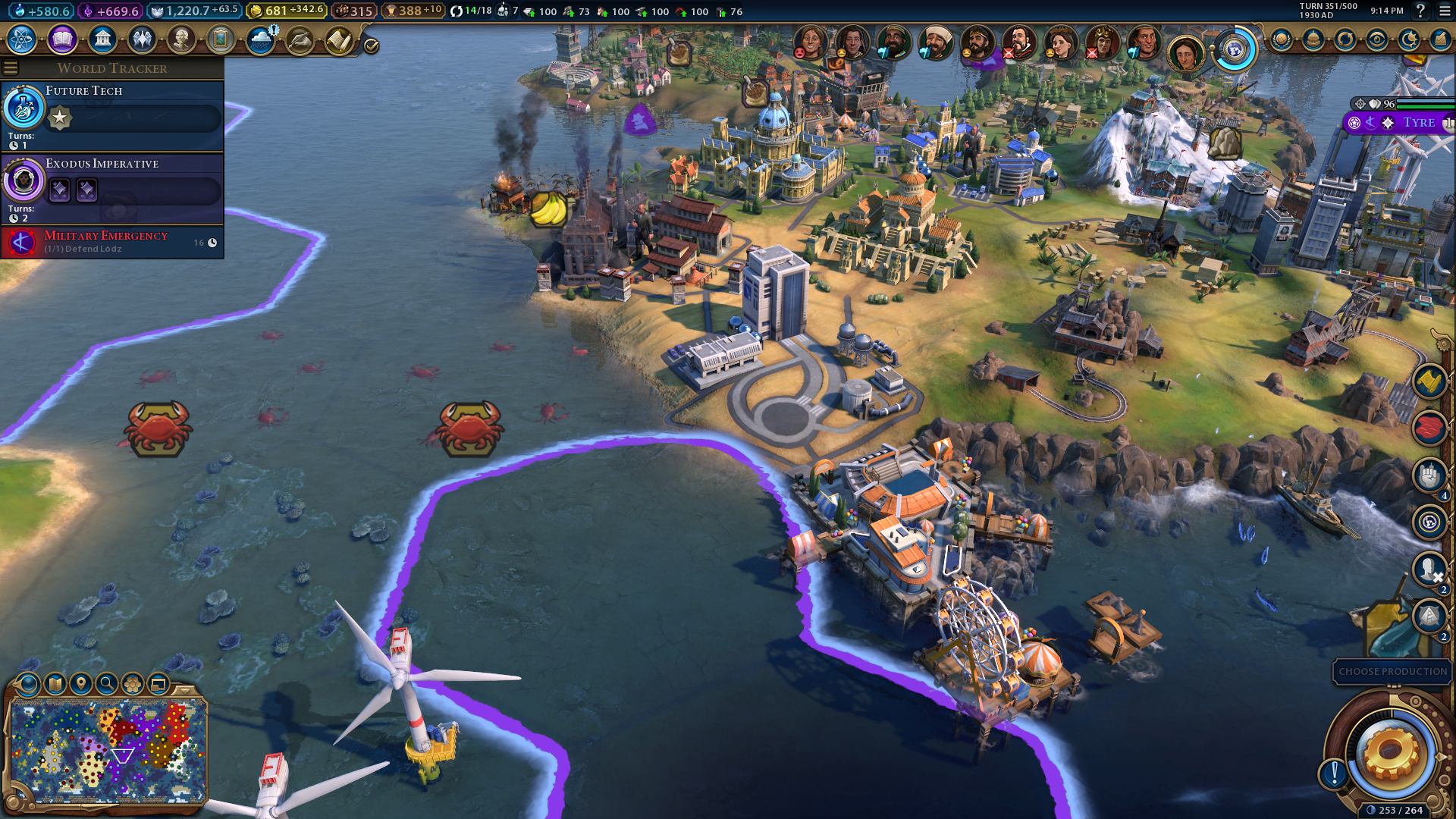Click the Choose Production button
1456x819 pixels.
1392,672
